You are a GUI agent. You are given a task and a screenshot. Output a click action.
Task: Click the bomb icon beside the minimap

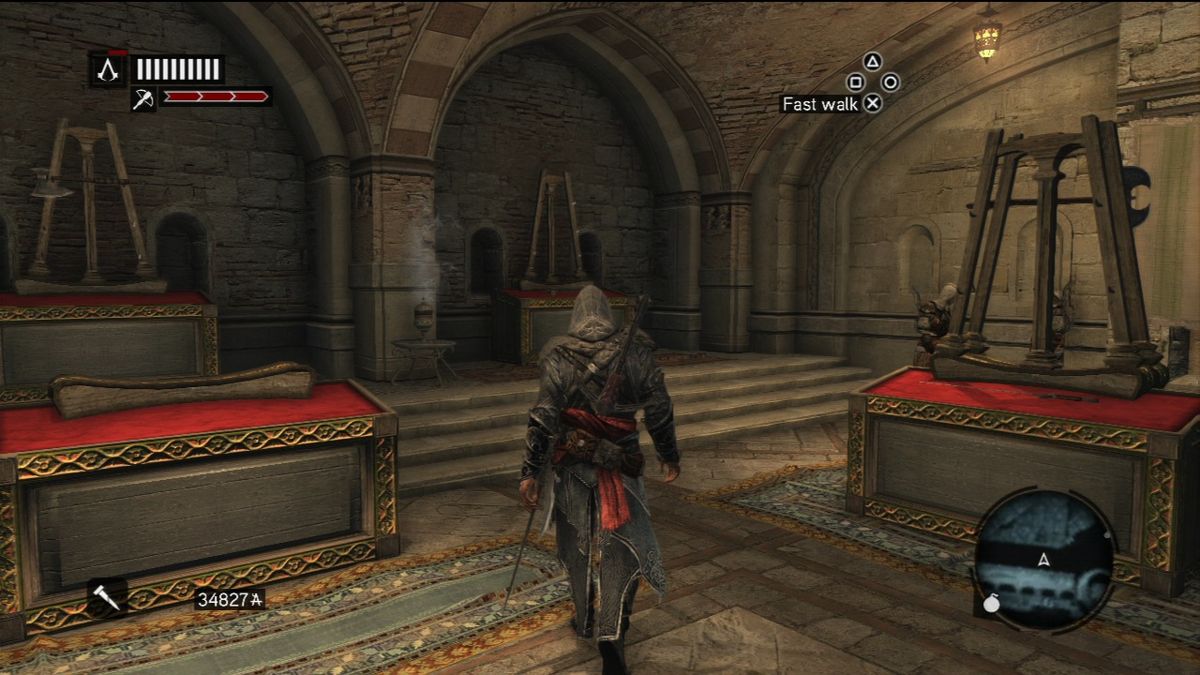coord(990,603)
